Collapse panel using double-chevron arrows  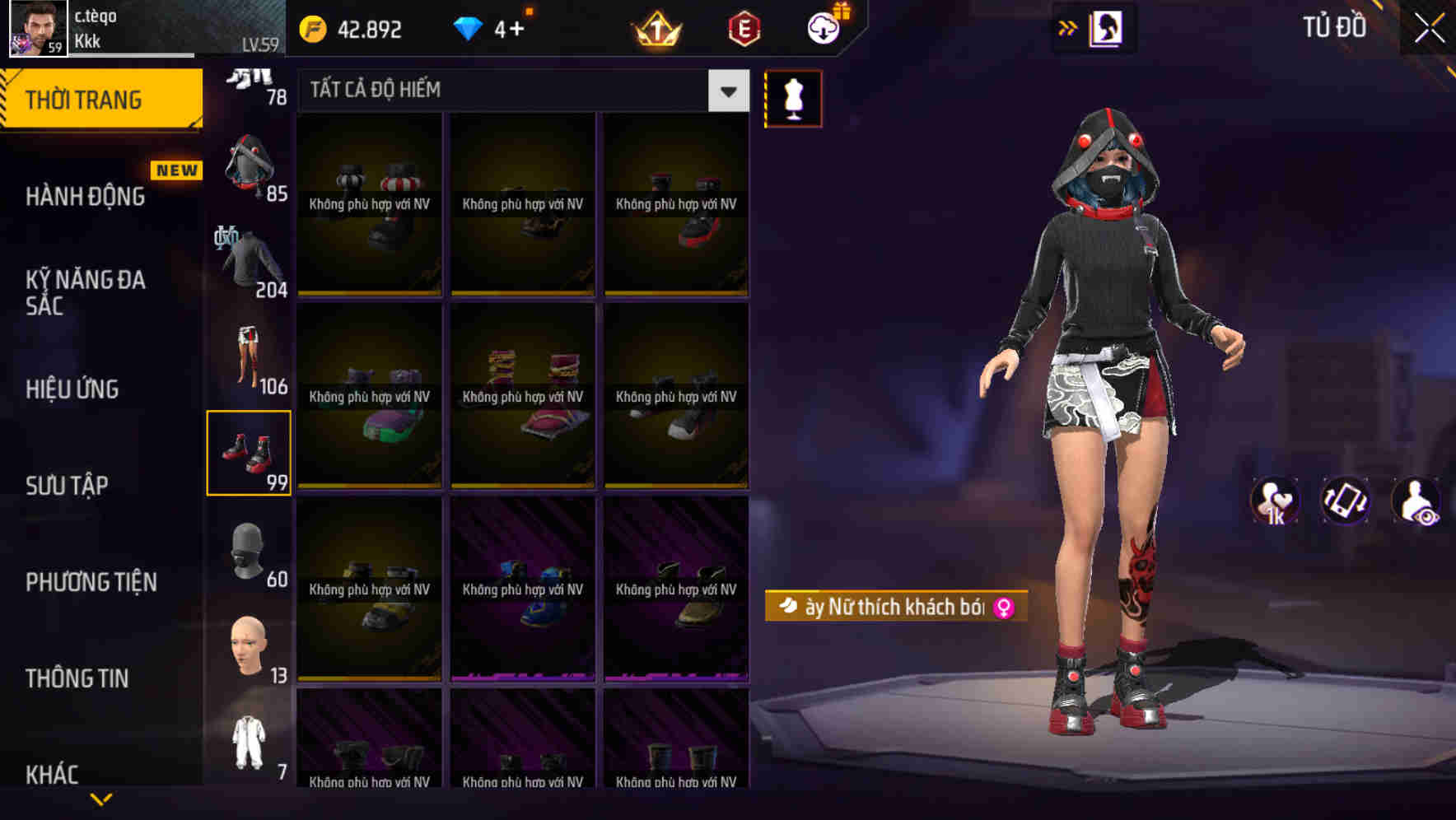click(x=1068, y=27)
